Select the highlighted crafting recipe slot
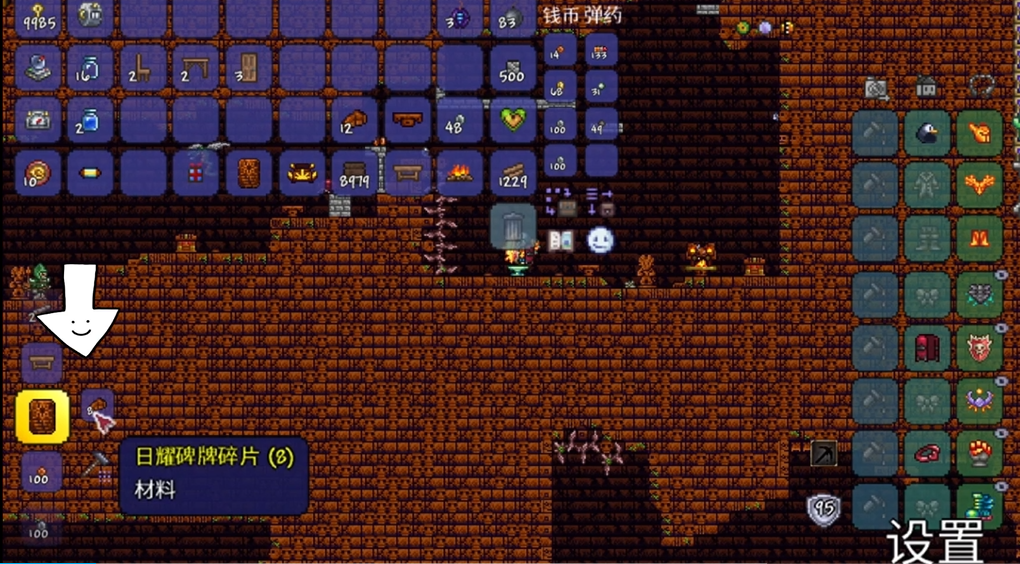This screenshot has height=564, width=1020. tap(42, 417)
